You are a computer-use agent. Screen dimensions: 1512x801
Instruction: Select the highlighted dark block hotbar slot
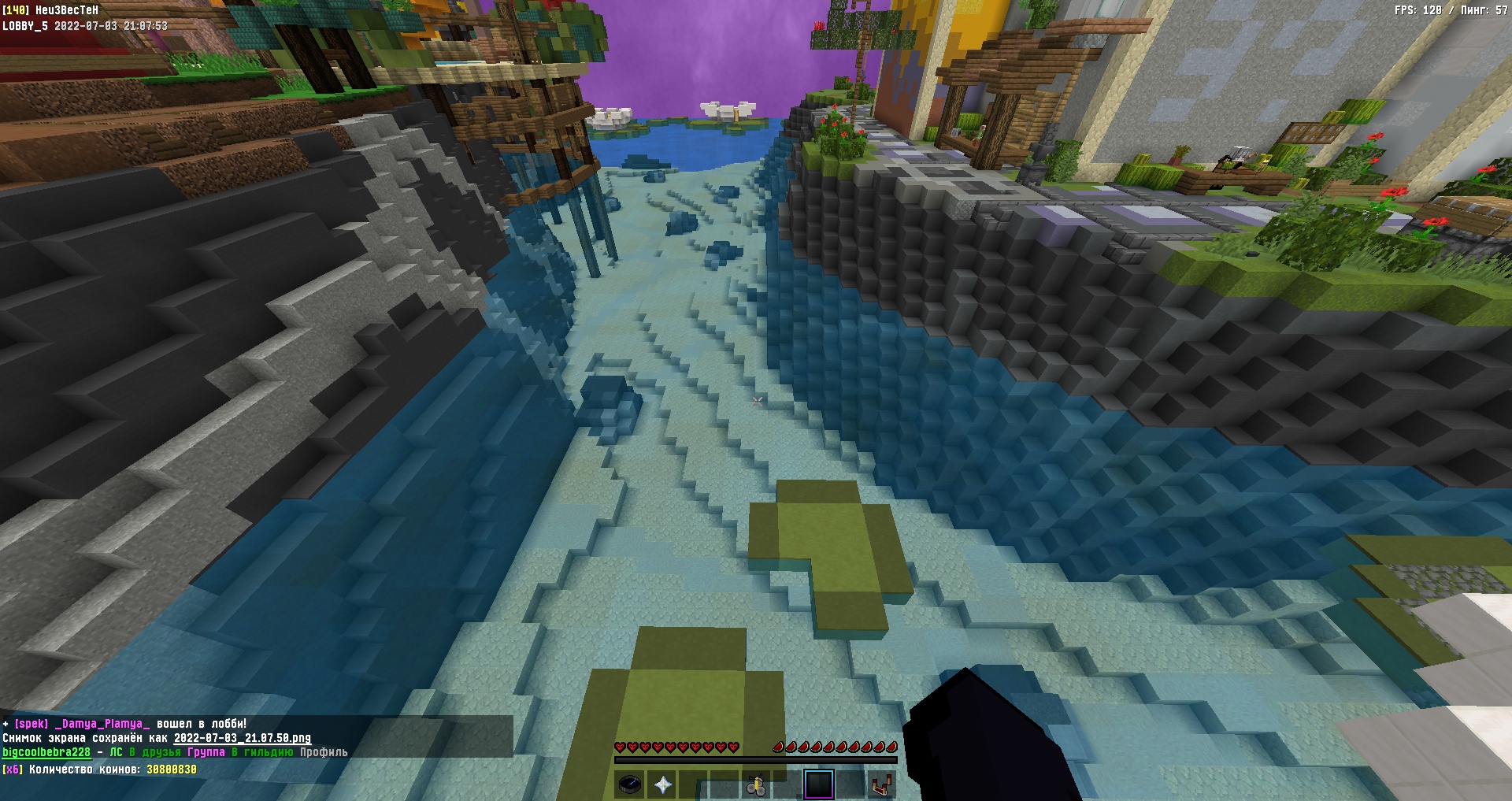[x=819, y=784]
